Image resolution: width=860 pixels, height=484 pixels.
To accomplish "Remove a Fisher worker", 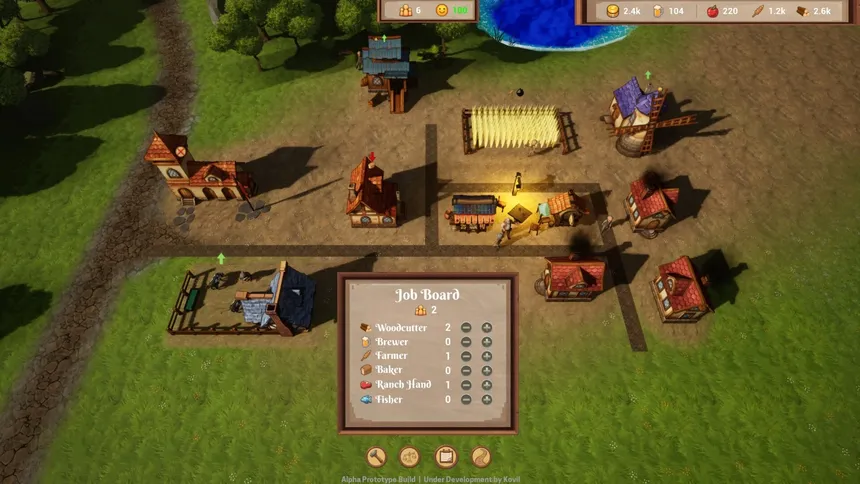I will (467, 400).
